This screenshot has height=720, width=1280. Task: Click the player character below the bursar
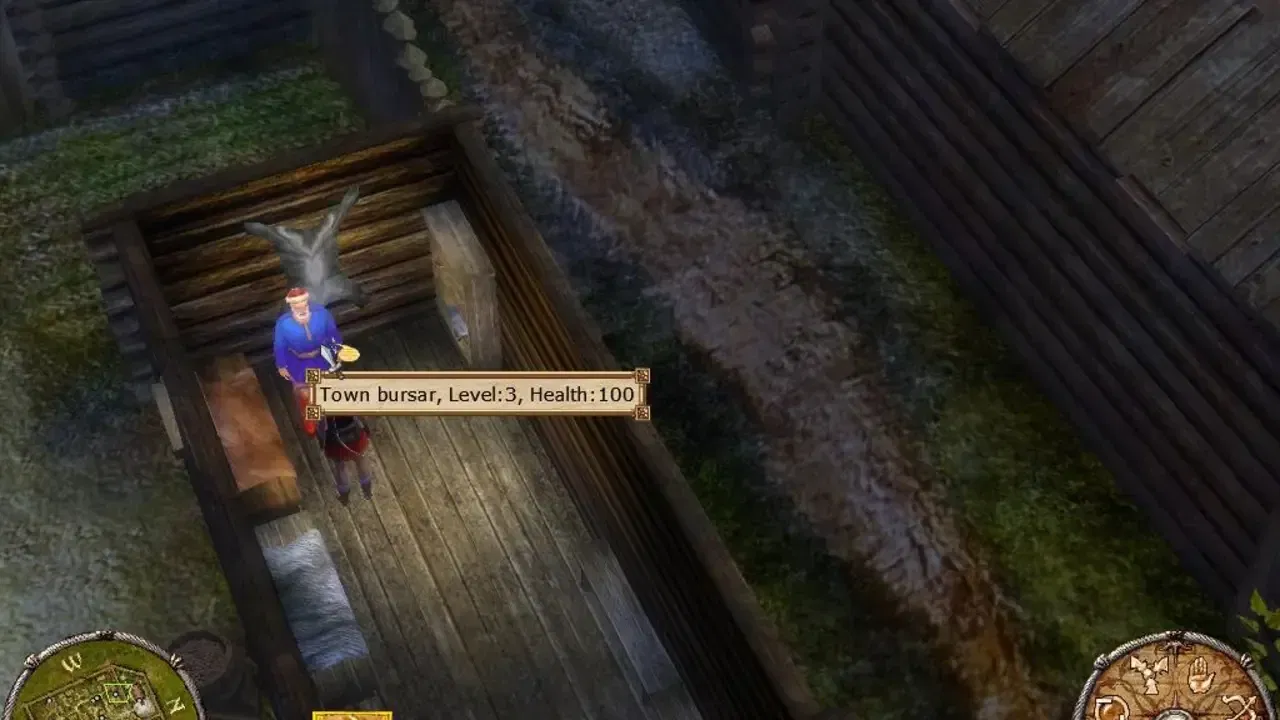pos(343,455)
